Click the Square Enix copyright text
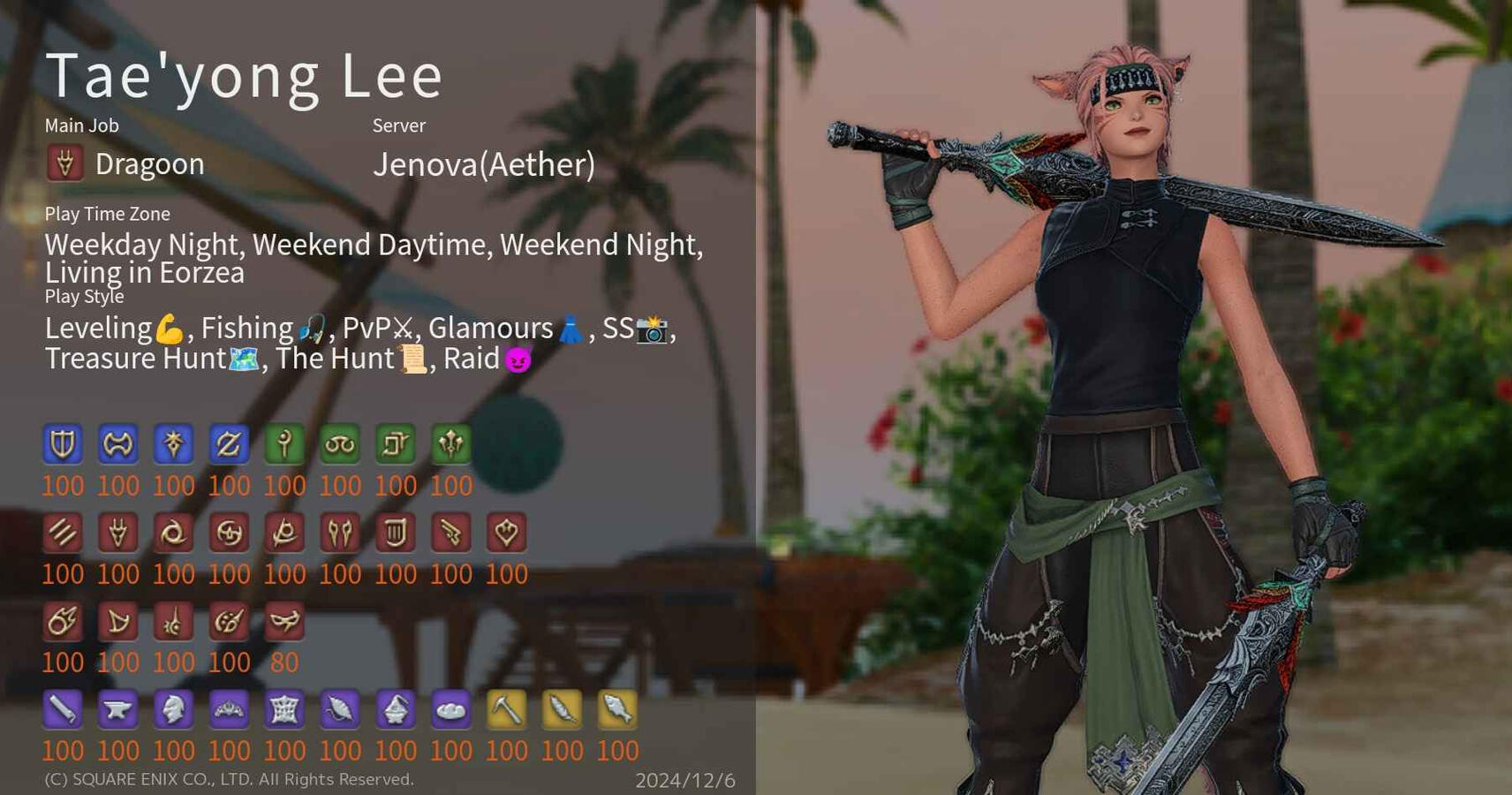The height and width of the screenshot is (795, 1512). [x=230, y=780]
